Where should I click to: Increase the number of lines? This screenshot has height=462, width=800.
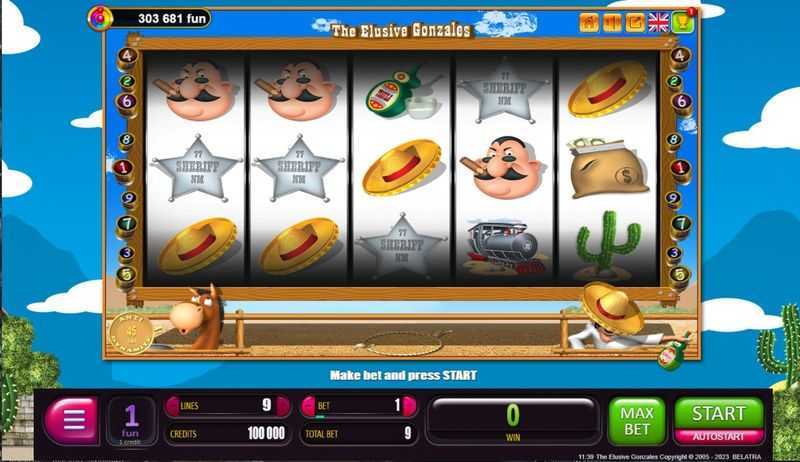tap(287, 406)
